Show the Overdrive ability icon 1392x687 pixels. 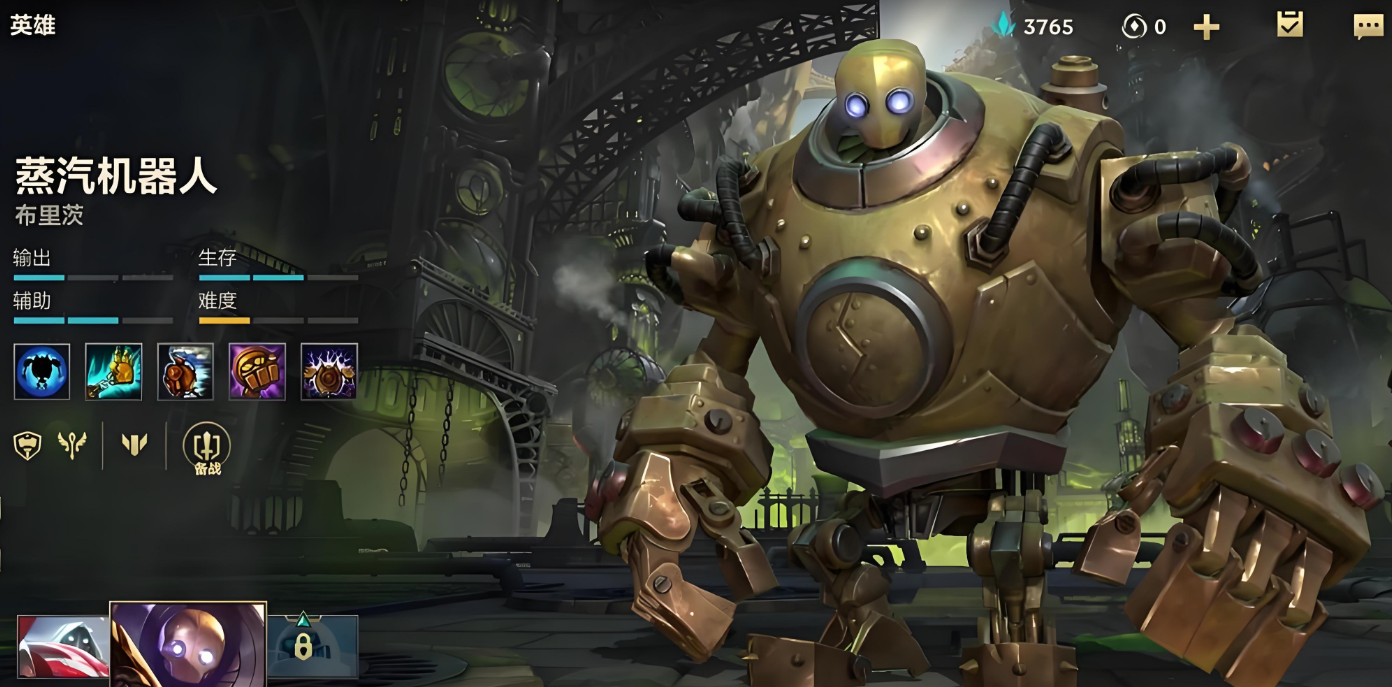coord(185,371)
